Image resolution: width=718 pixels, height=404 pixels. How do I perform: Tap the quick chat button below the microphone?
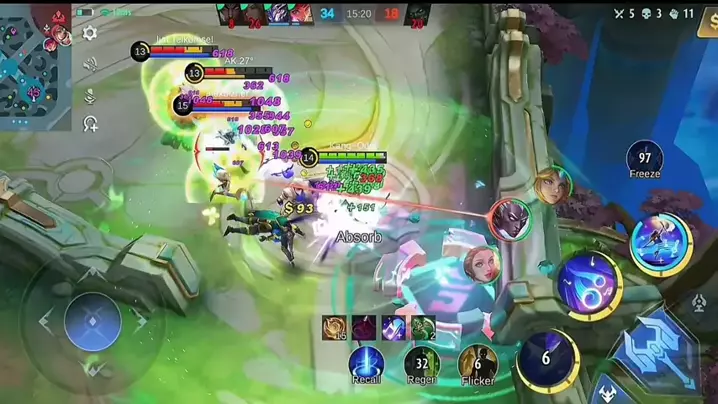(x=90, y=124)
